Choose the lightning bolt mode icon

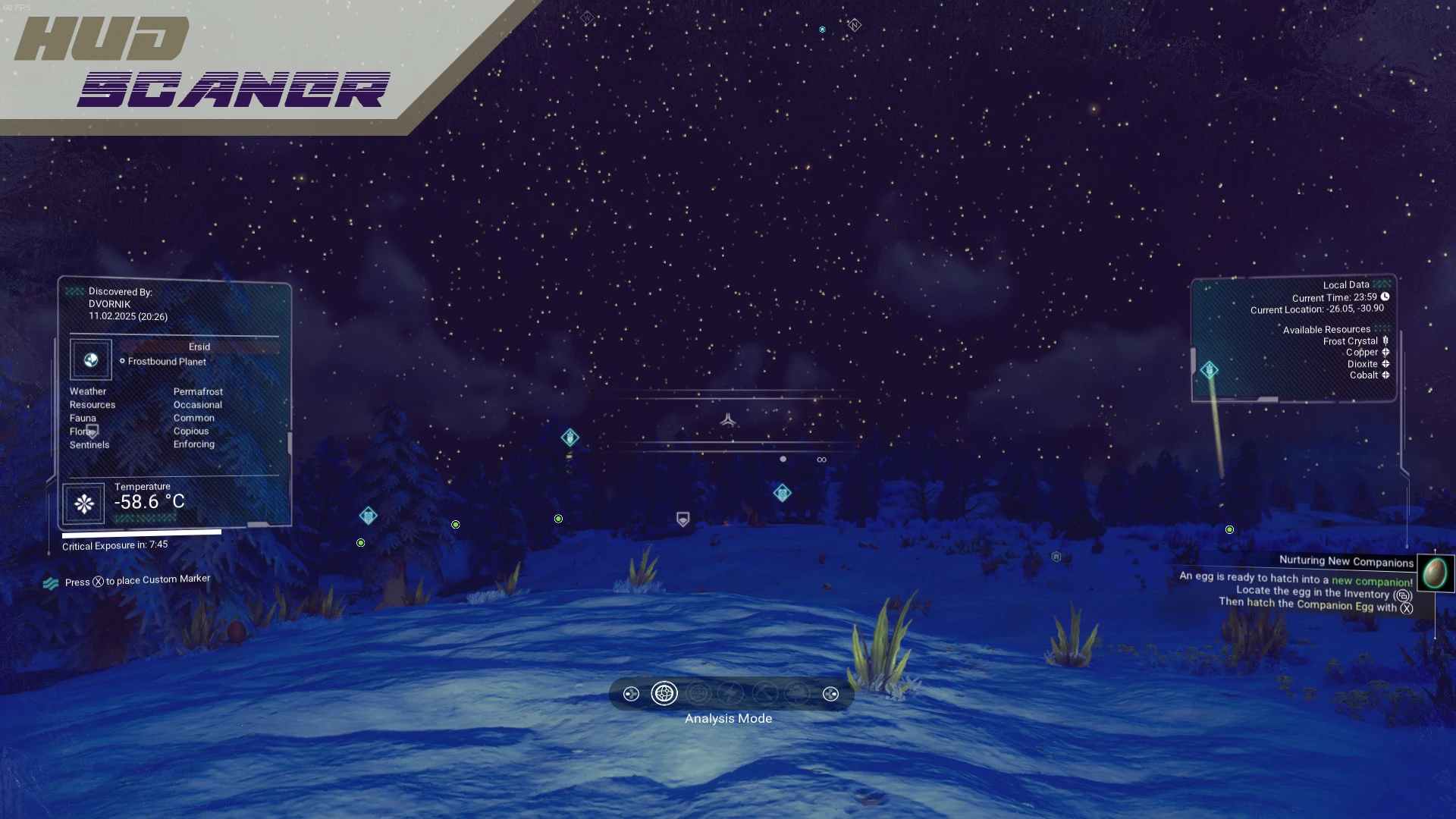(731, 693)
